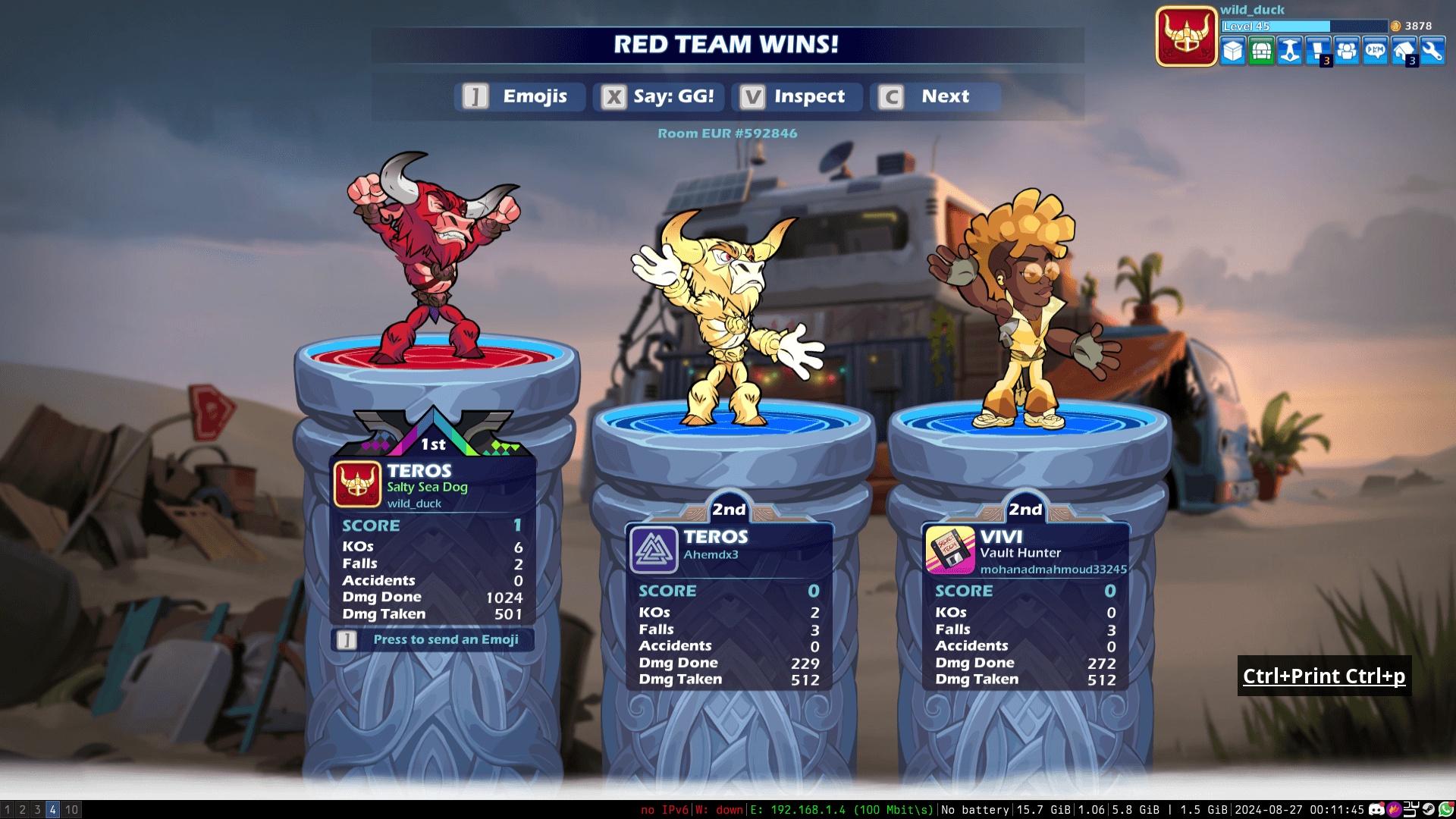Send the Say: GG! message
The image size is (1456, 819).
click(x=658, y=96)
